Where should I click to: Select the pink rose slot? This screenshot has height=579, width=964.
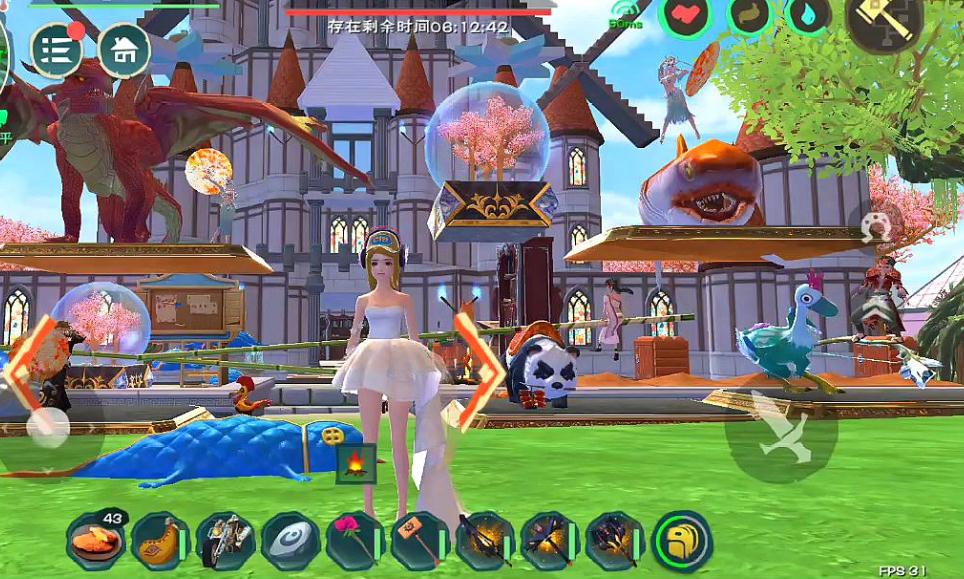[x=355, y=541]
